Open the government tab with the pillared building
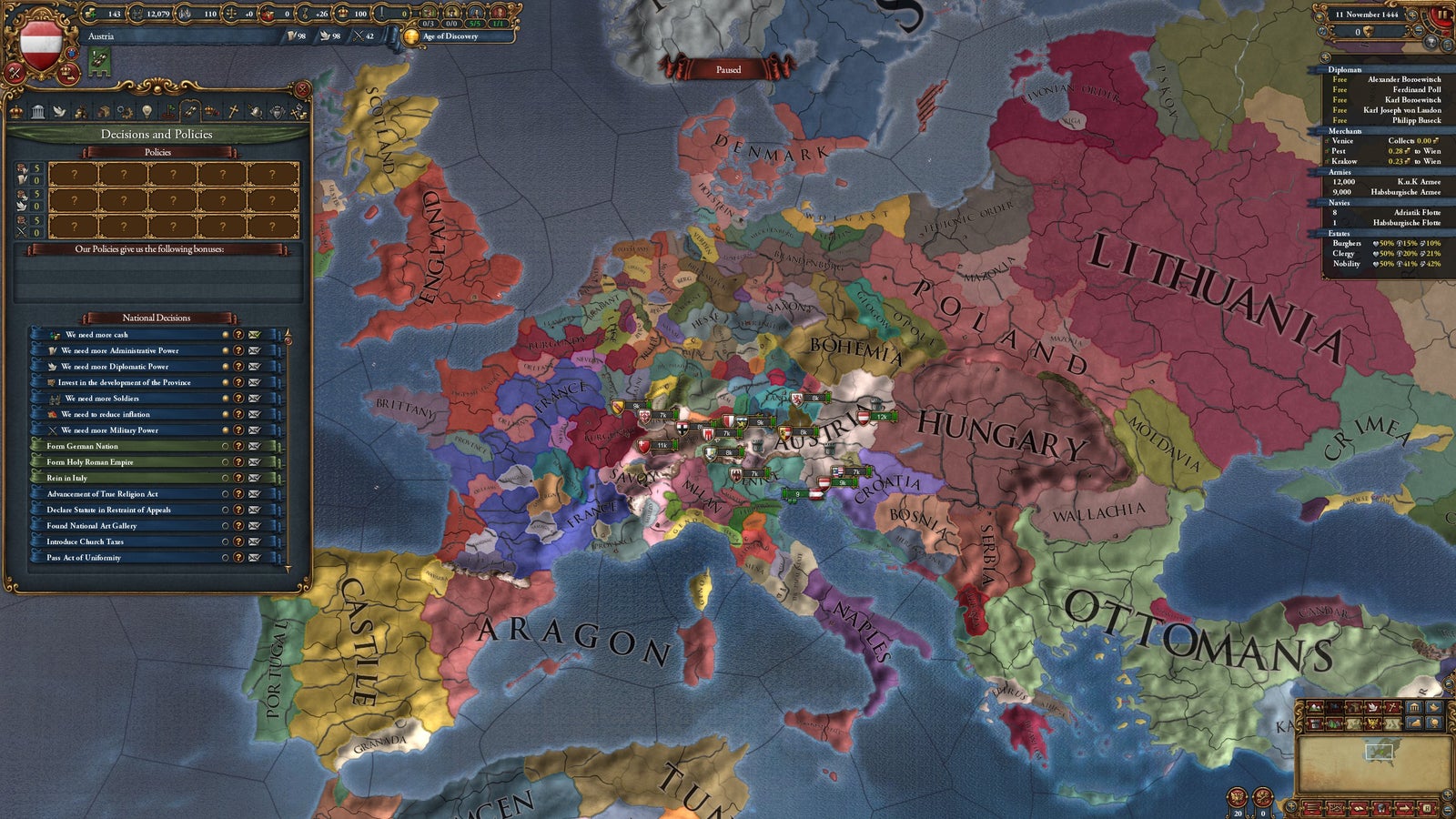 pos(38,113)
